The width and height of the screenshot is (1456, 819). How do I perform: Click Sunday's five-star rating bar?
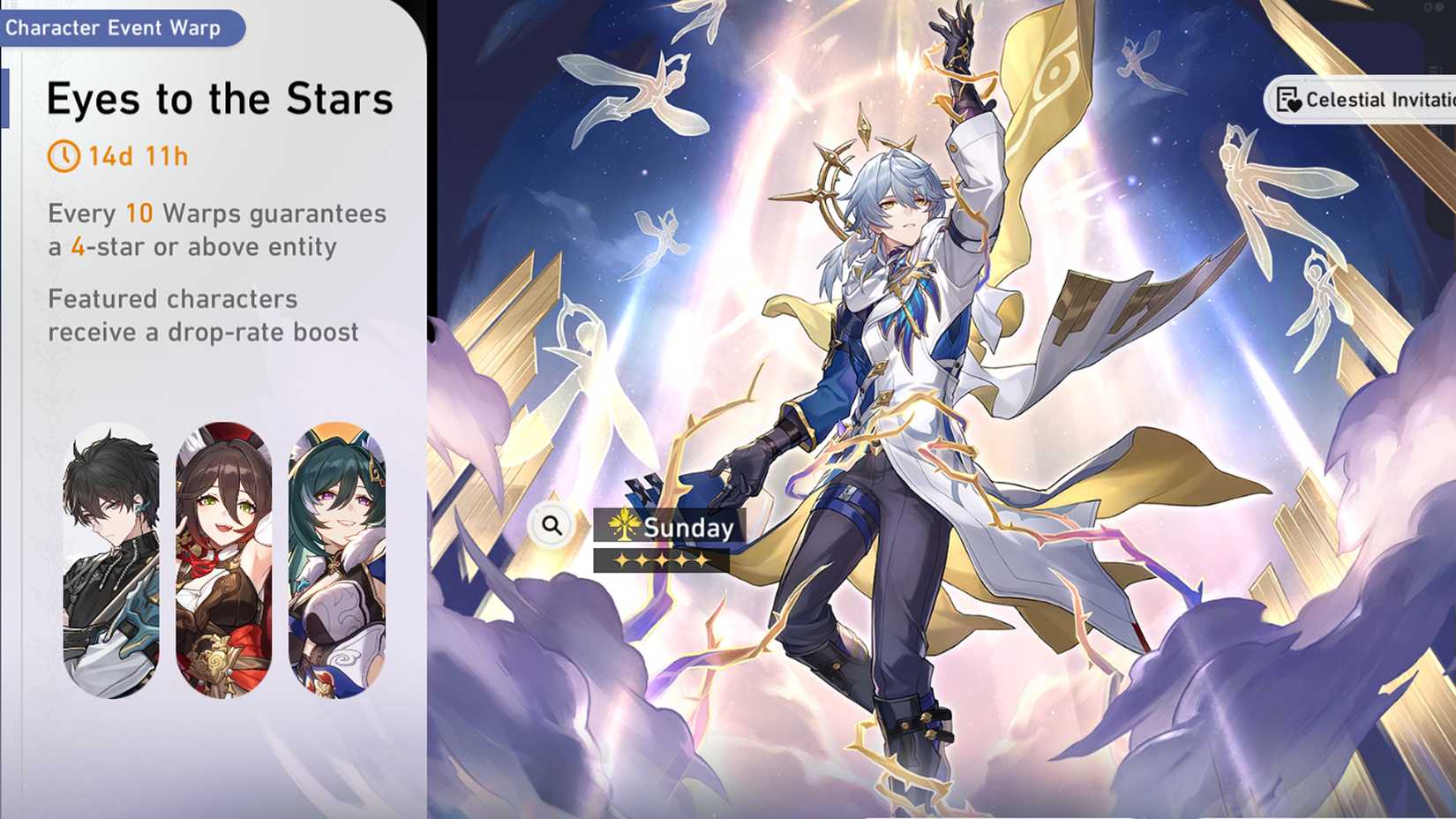pos(660,561)
